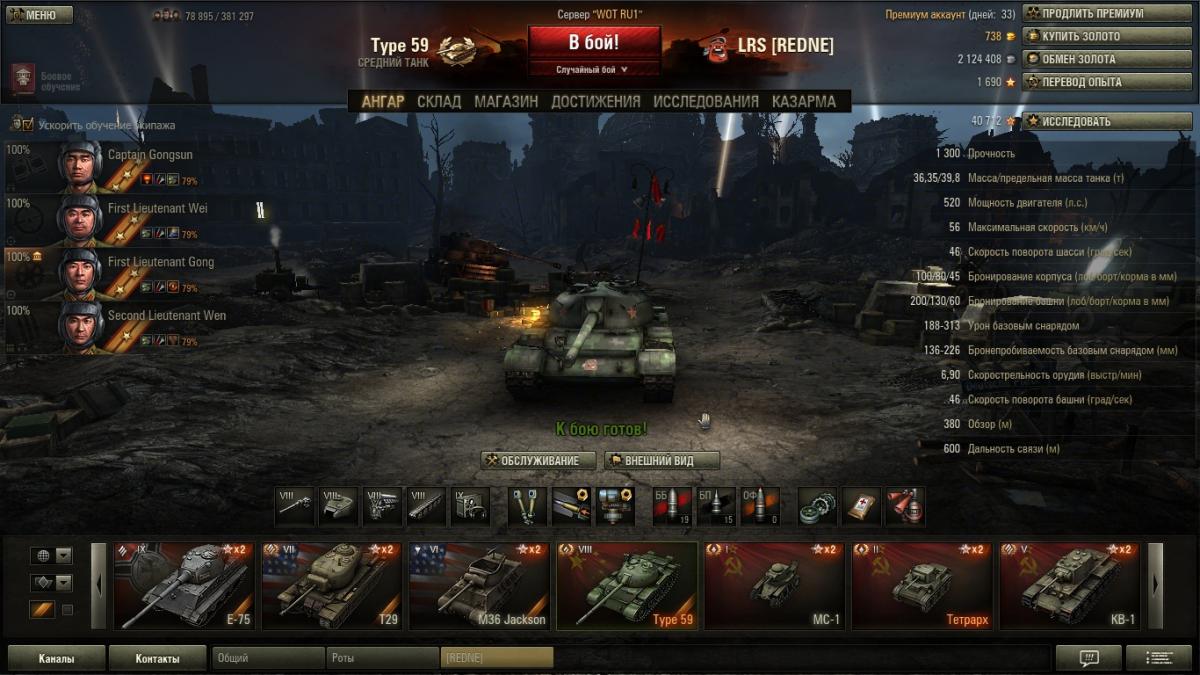This screenshot has height=675, width=1200.
Task: Open the Каналы chat channels button
Action: 56,659
